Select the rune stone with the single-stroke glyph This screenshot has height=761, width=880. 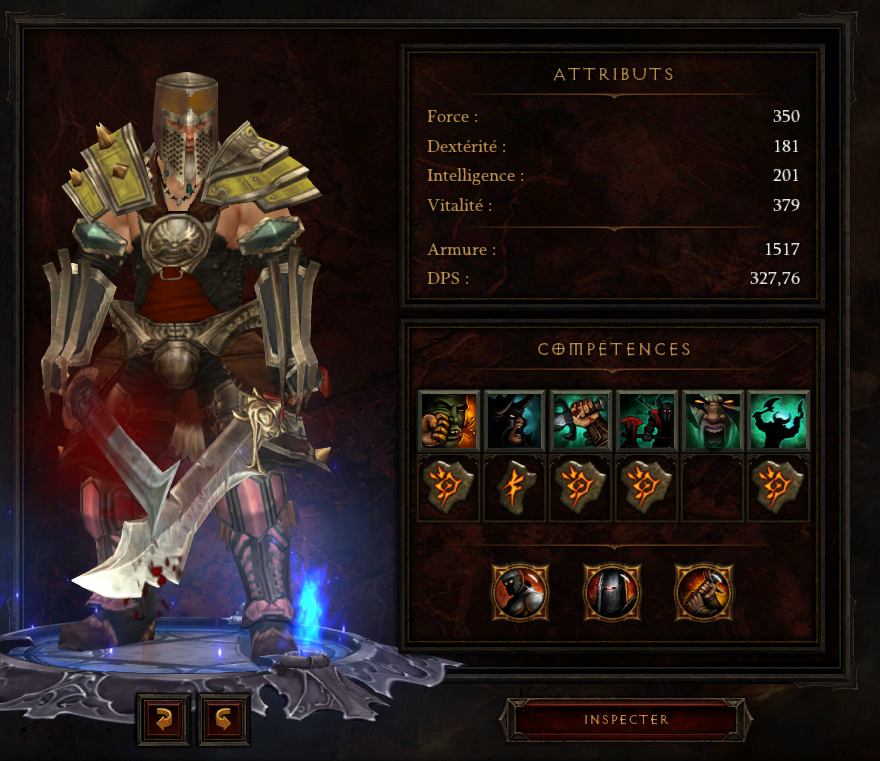tap(514, 488)
